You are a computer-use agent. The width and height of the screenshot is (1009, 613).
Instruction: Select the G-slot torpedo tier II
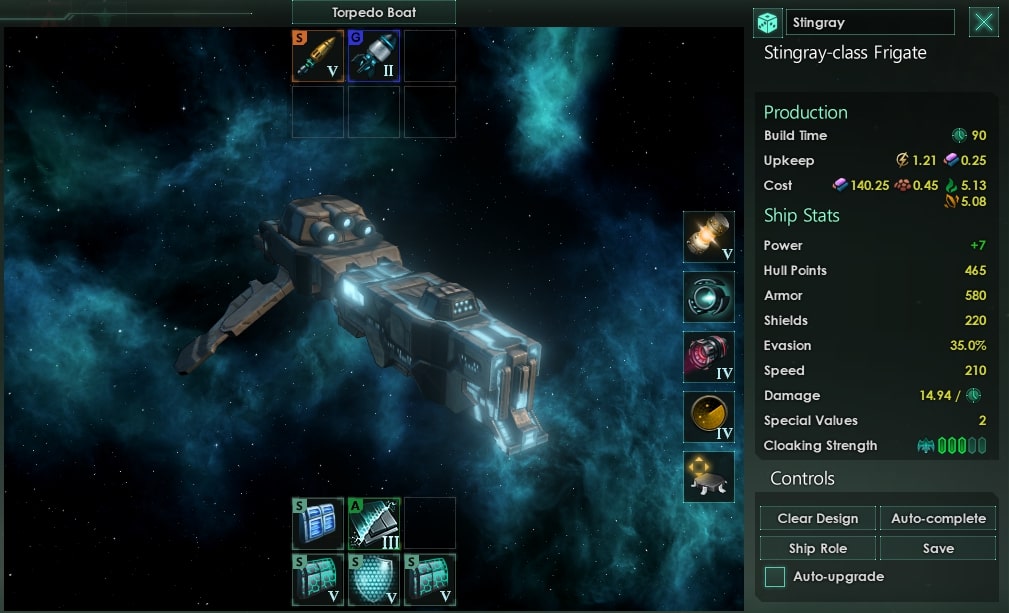(374, 56)
